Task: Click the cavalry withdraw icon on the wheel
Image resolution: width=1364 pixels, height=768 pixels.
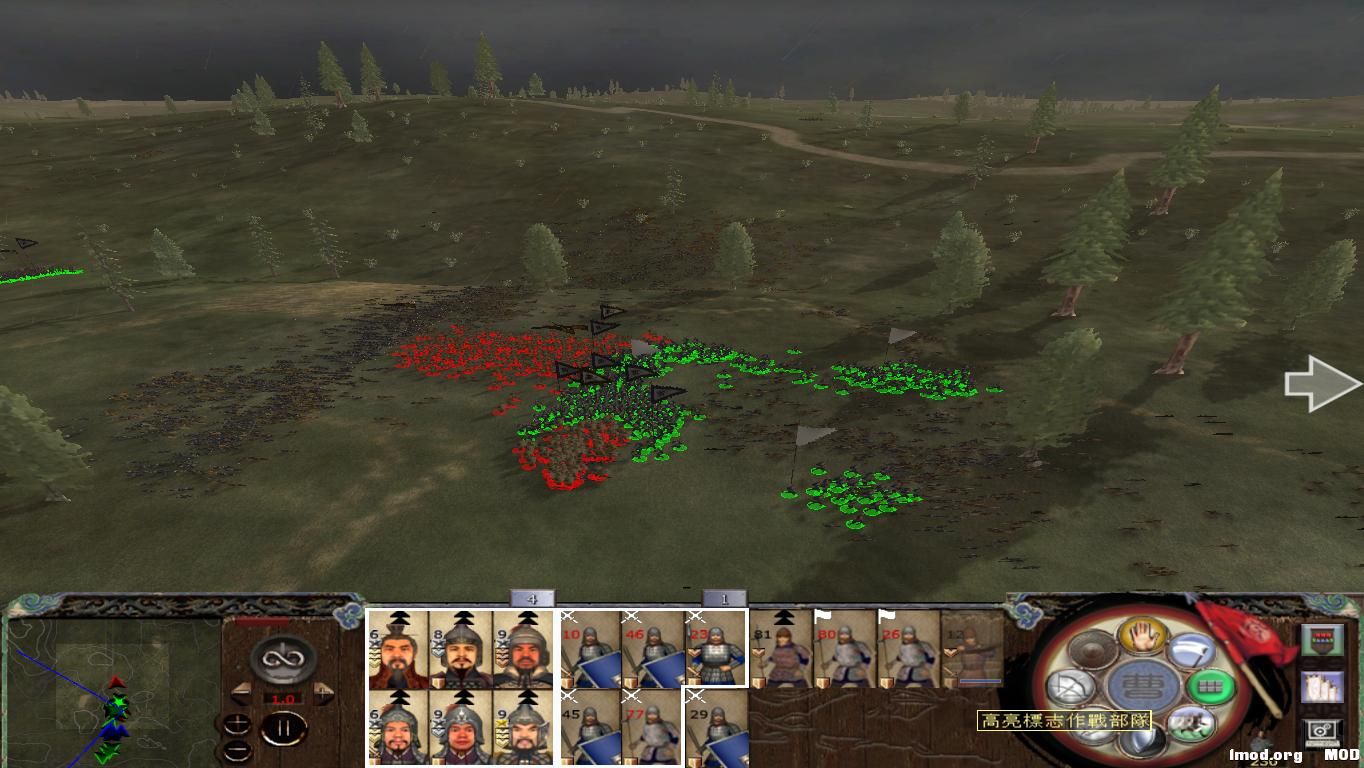Action: (x=1193, y=722)
